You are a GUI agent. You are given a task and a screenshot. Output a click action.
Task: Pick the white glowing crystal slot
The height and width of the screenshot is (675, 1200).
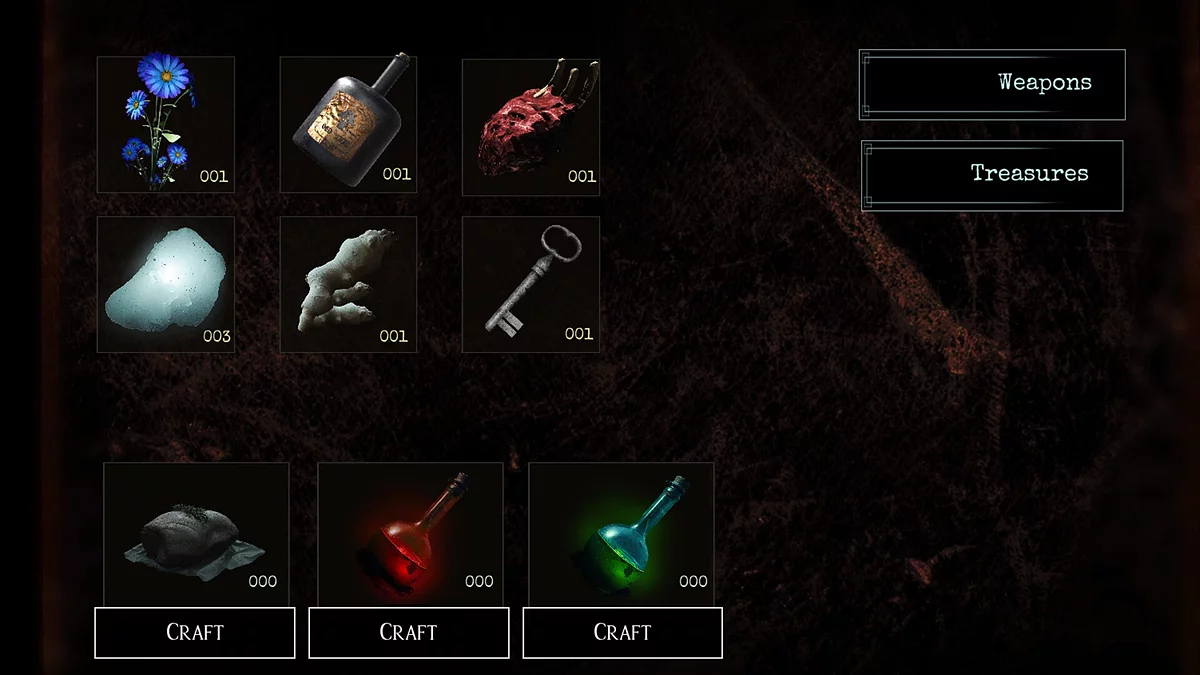[x=165, y=284]
